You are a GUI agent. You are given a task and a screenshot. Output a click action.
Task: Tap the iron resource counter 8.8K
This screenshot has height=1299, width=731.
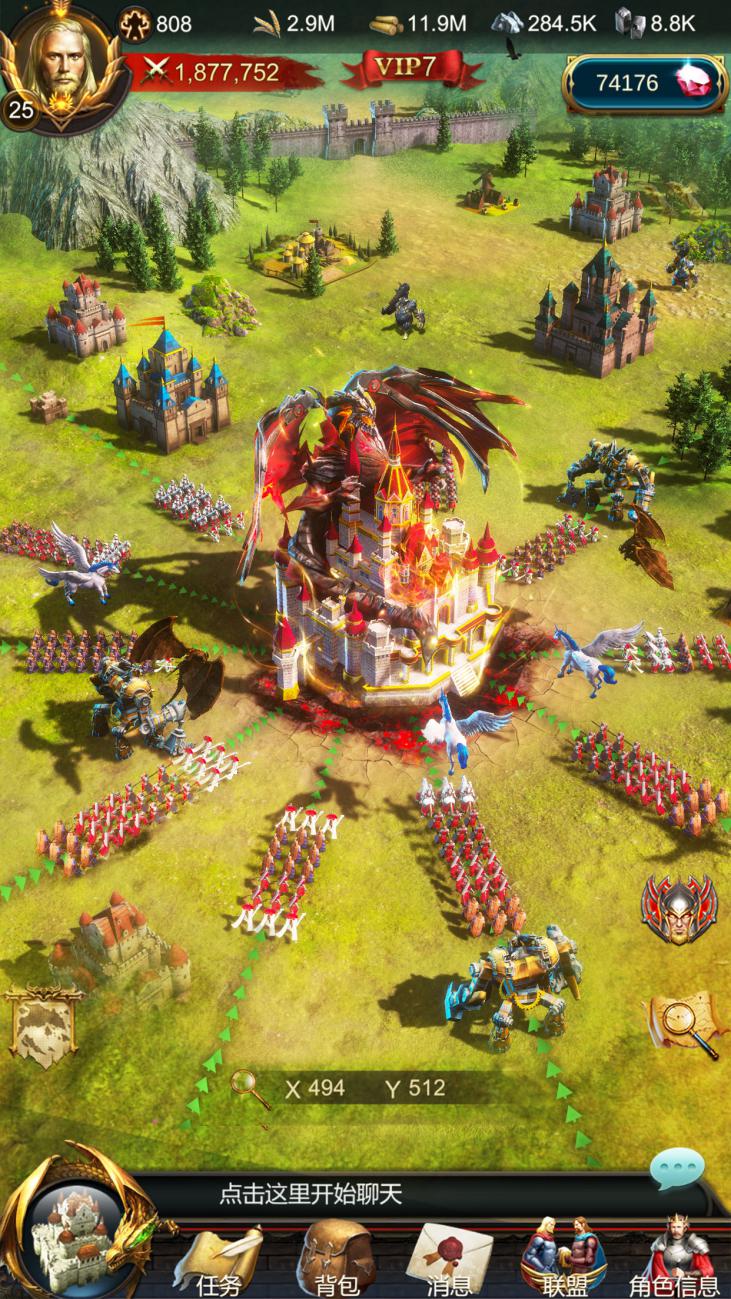point(656,23)
